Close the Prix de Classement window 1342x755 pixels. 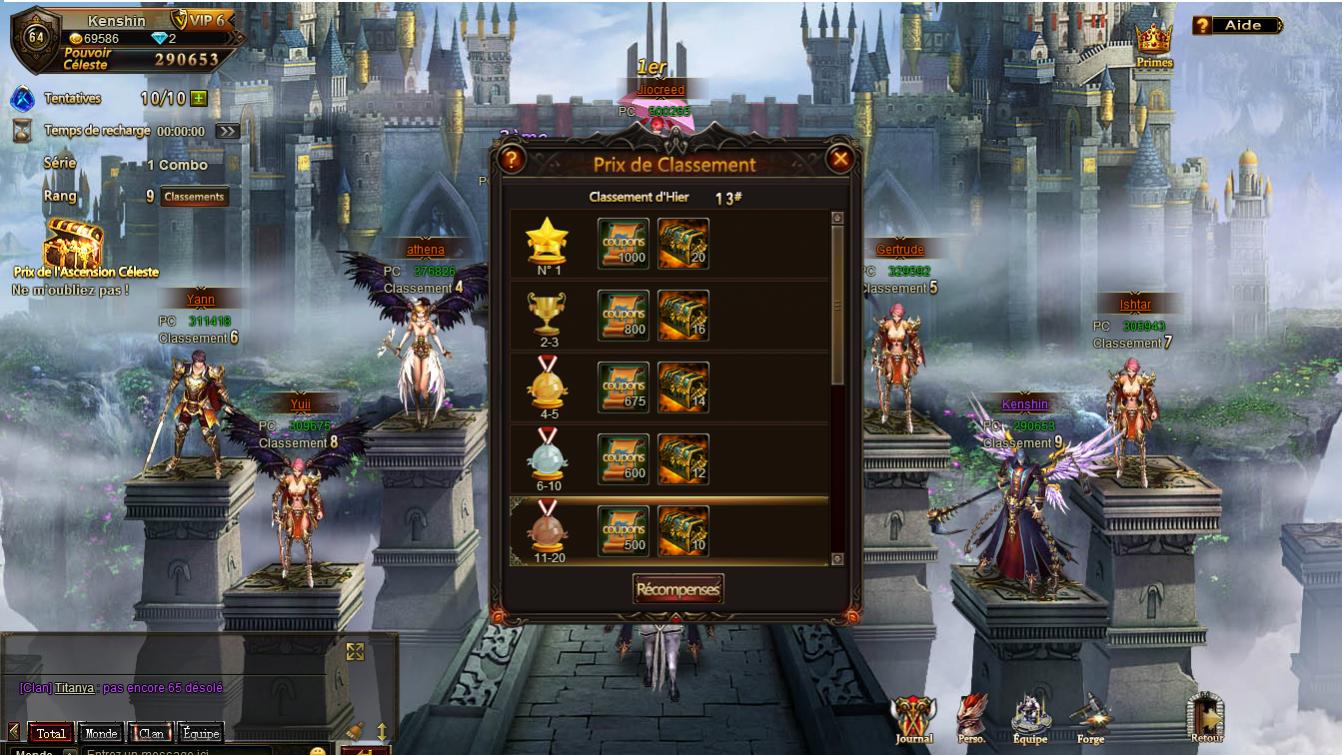(x=840, y=159)
